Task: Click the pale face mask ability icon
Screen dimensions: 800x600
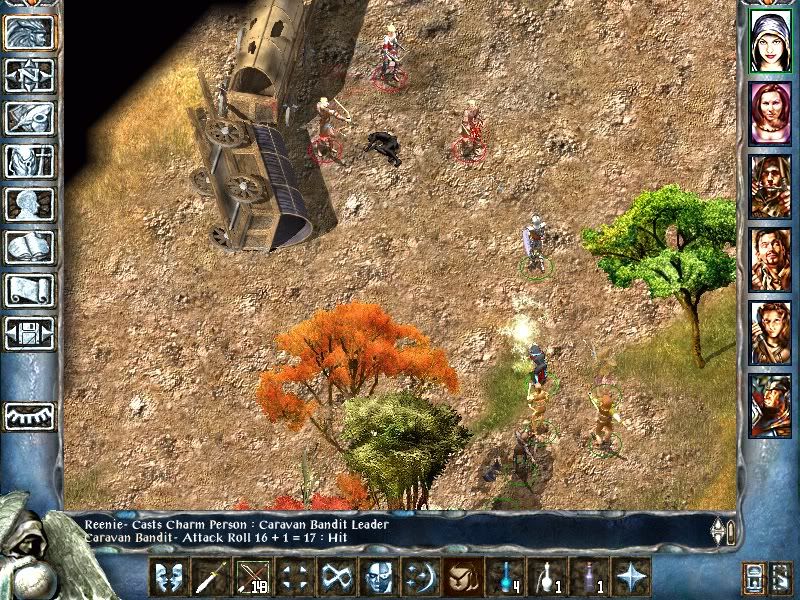Action: 378,577
